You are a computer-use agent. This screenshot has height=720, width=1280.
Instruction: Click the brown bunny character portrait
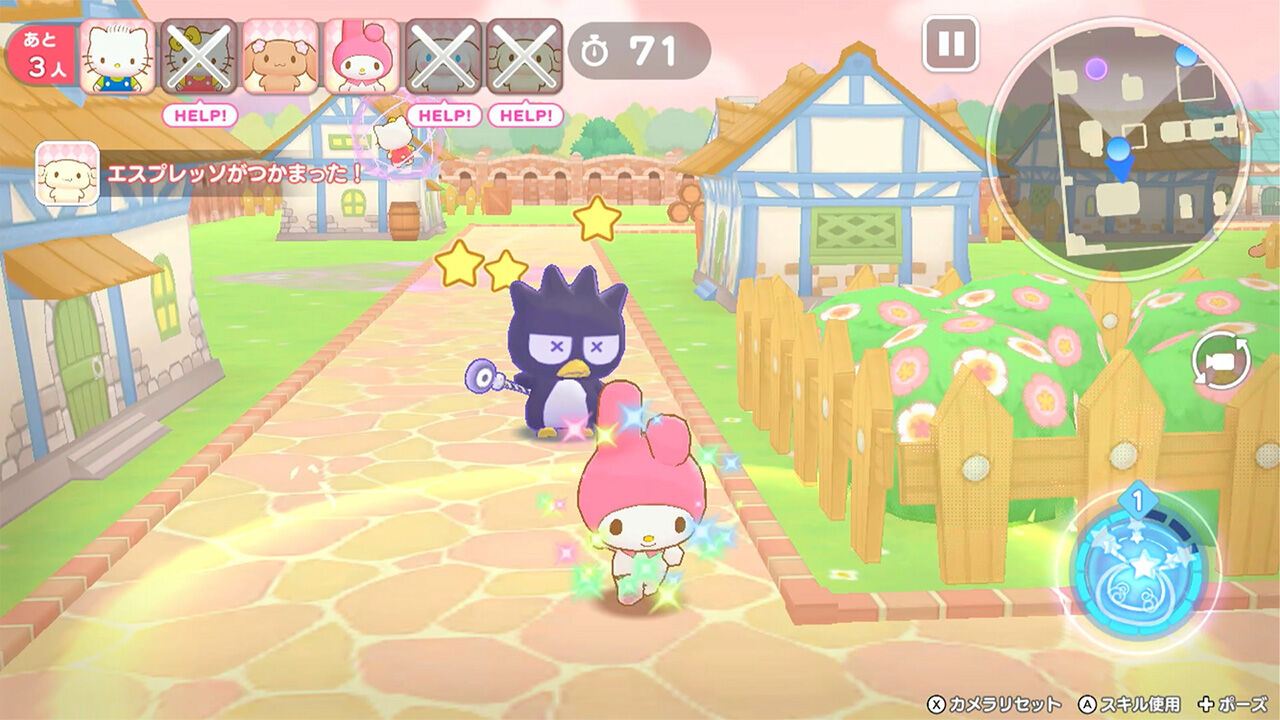tap(281, 55)
